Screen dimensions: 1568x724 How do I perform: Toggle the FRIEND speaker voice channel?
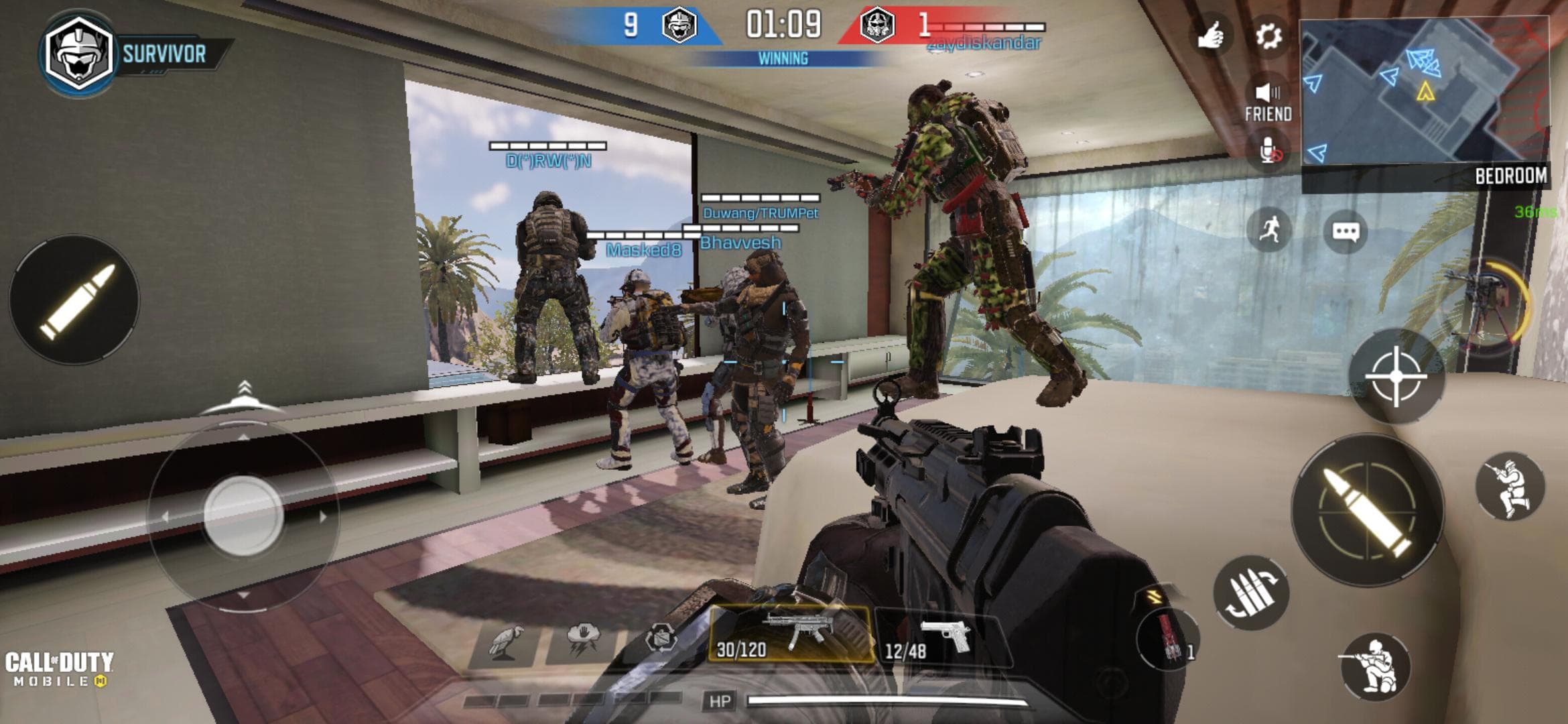click(x=1268, y=101)
